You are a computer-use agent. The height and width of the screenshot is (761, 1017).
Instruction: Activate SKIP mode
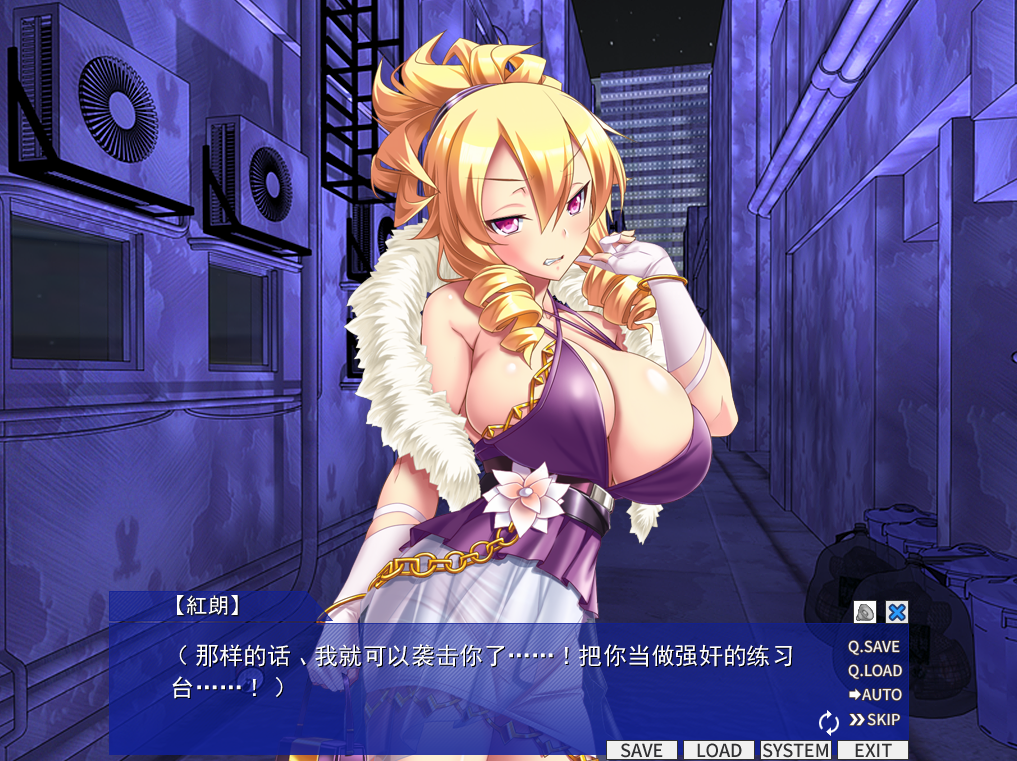(x=875, y=720)
